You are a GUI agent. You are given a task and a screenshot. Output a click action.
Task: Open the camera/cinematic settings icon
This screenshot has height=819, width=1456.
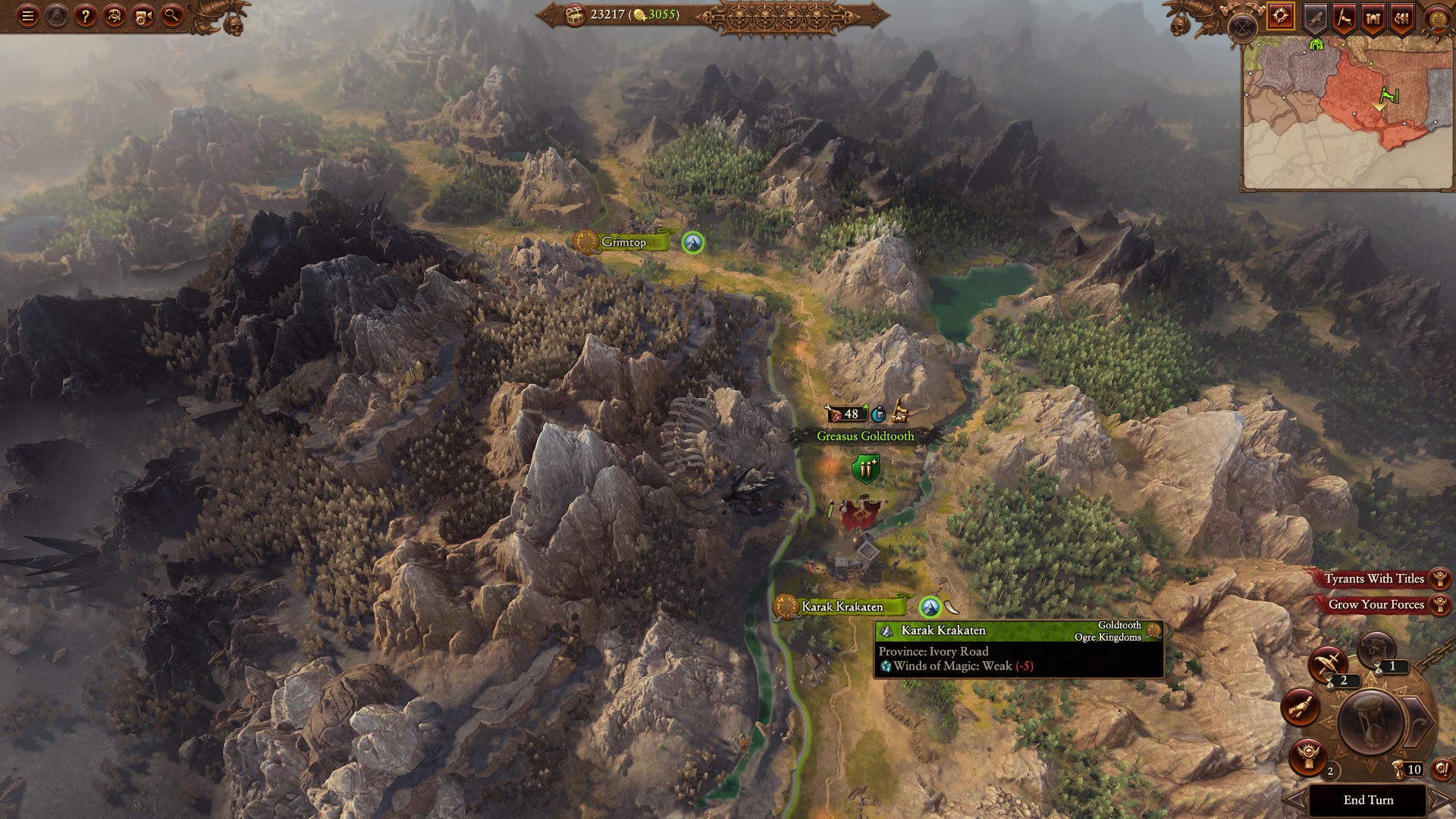(144, 17)
